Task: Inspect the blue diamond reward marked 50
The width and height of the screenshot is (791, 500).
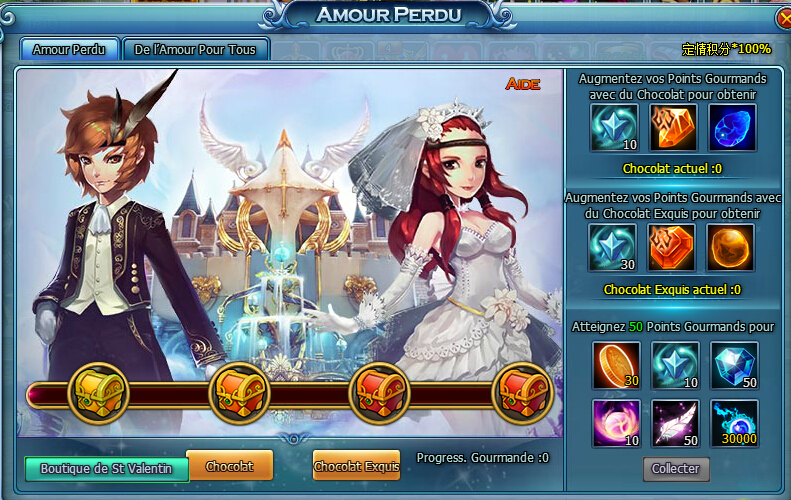Action: click(734, 365)
